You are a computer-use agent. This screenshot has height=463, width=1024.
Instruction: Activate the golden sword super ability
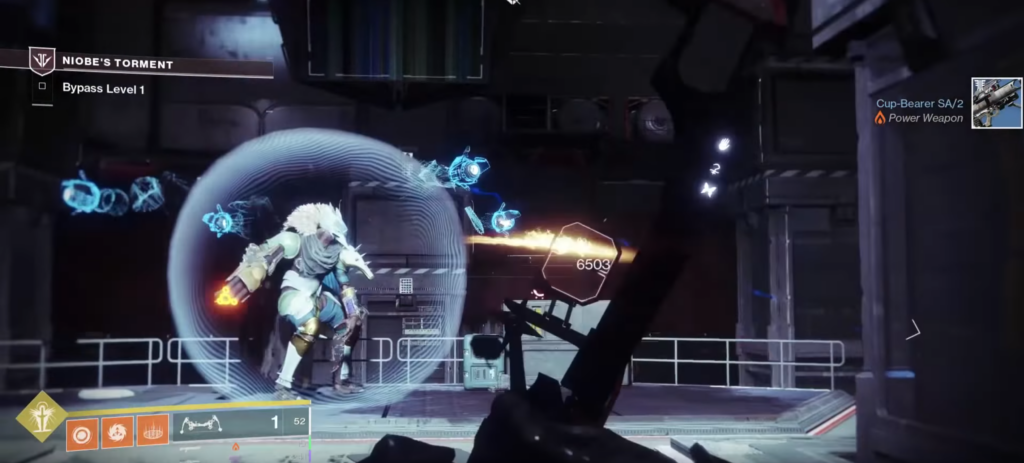pyautogui.click(x=40, y=417)
